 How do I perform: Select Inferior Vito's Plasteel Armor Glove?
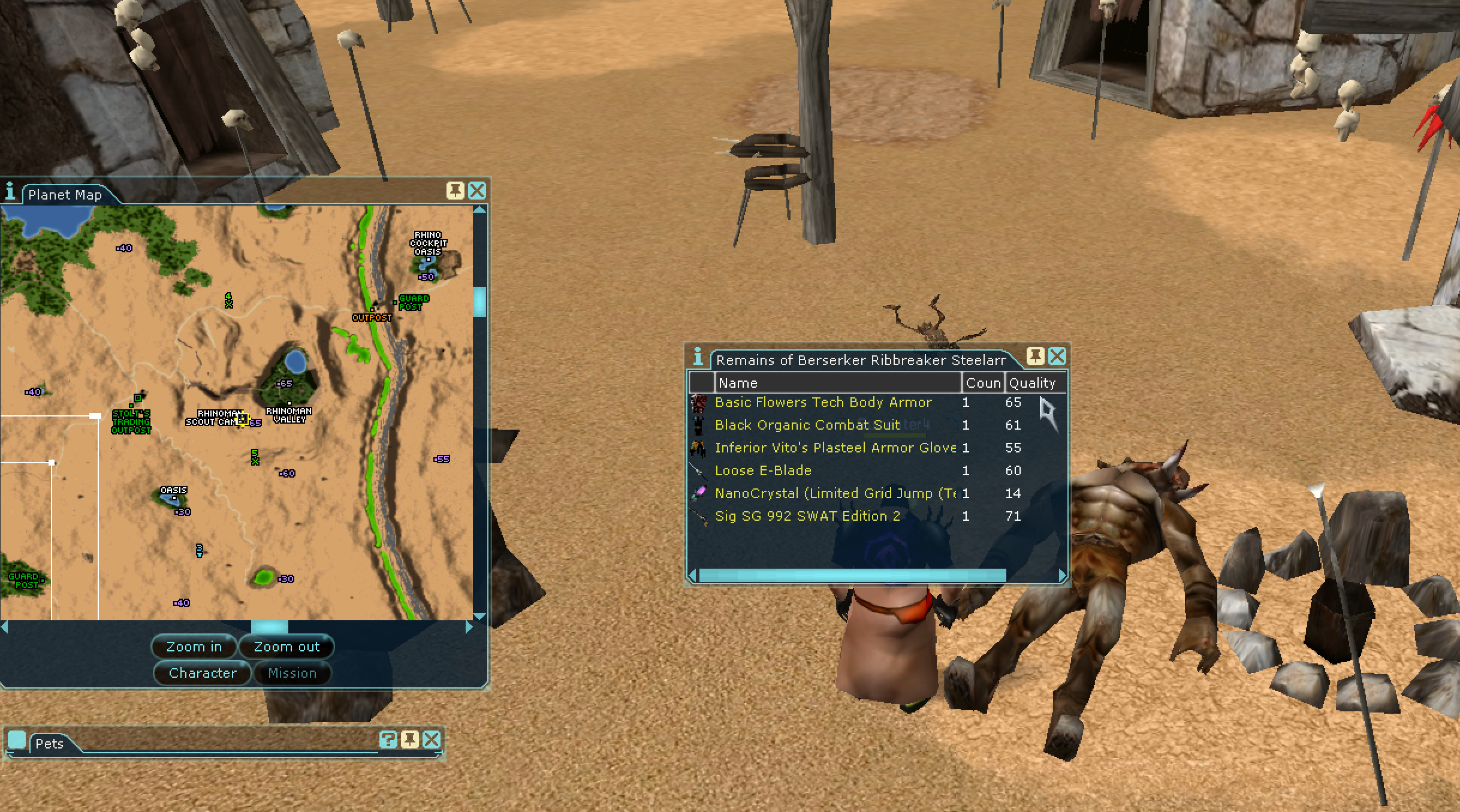tap(835, 448)
